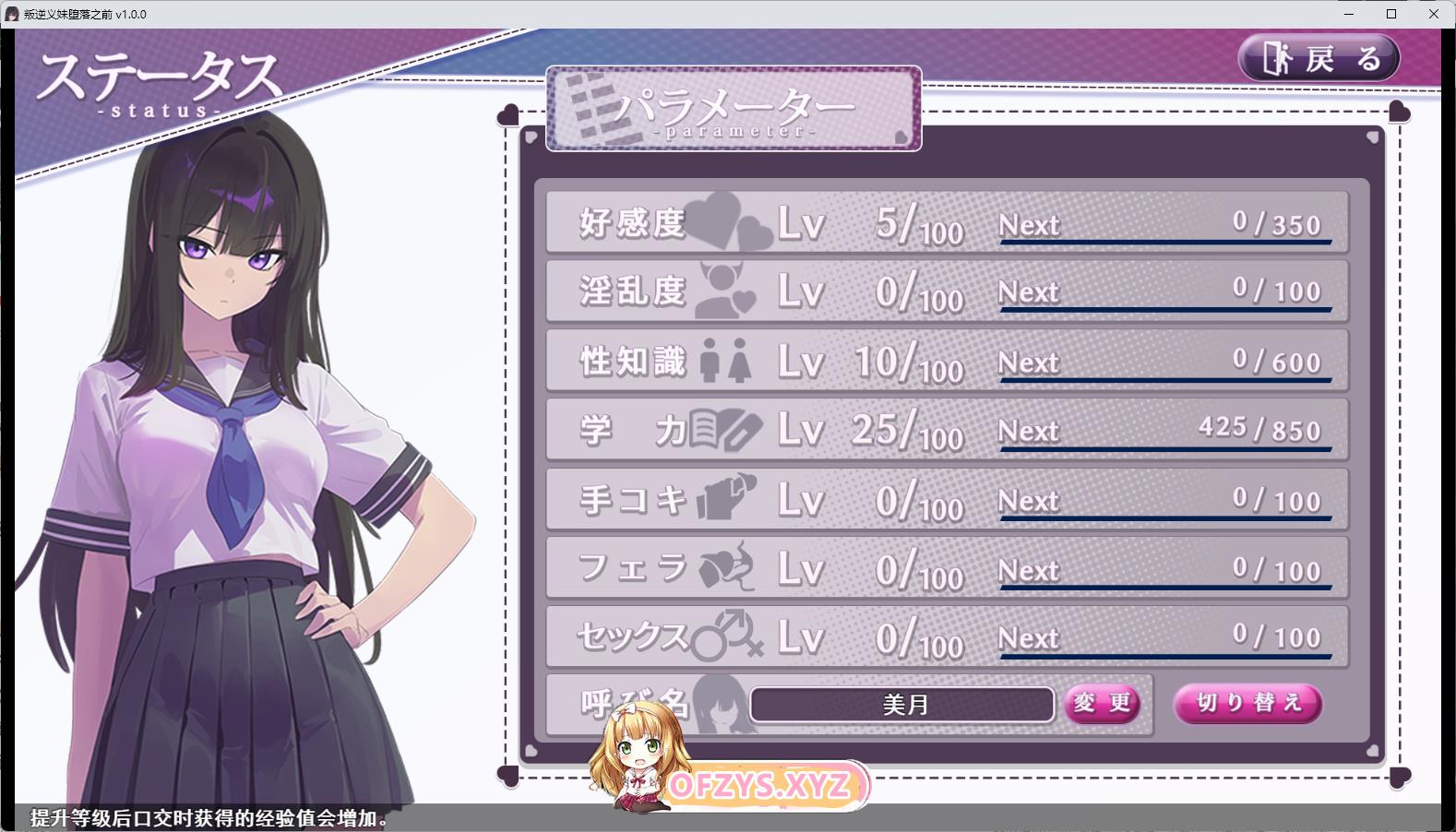1456x832 pixels.
Task: Select the 美月 nickname field
Action: coord(901,705)
